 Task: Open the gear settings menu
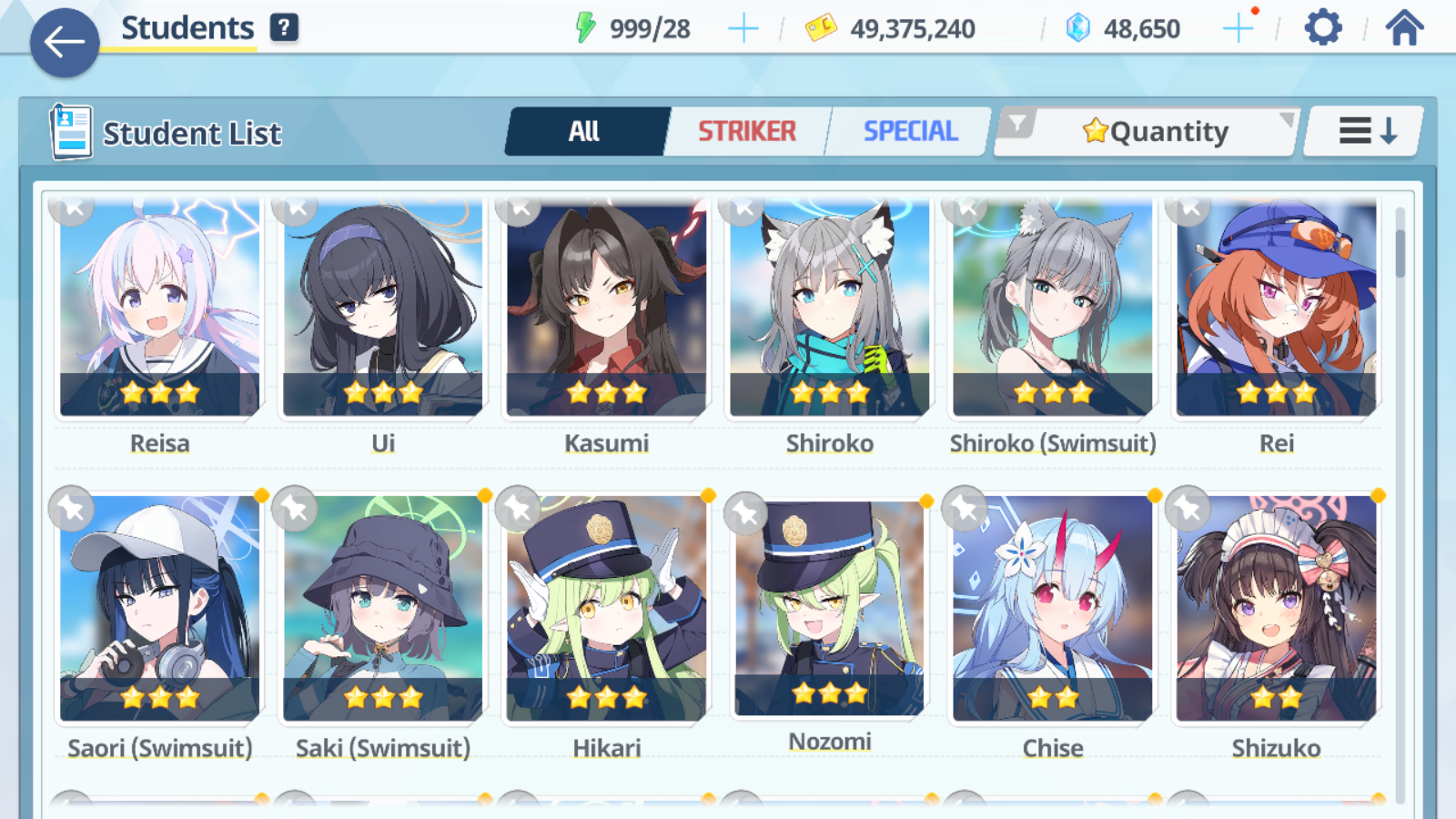tap(1322, 28)
